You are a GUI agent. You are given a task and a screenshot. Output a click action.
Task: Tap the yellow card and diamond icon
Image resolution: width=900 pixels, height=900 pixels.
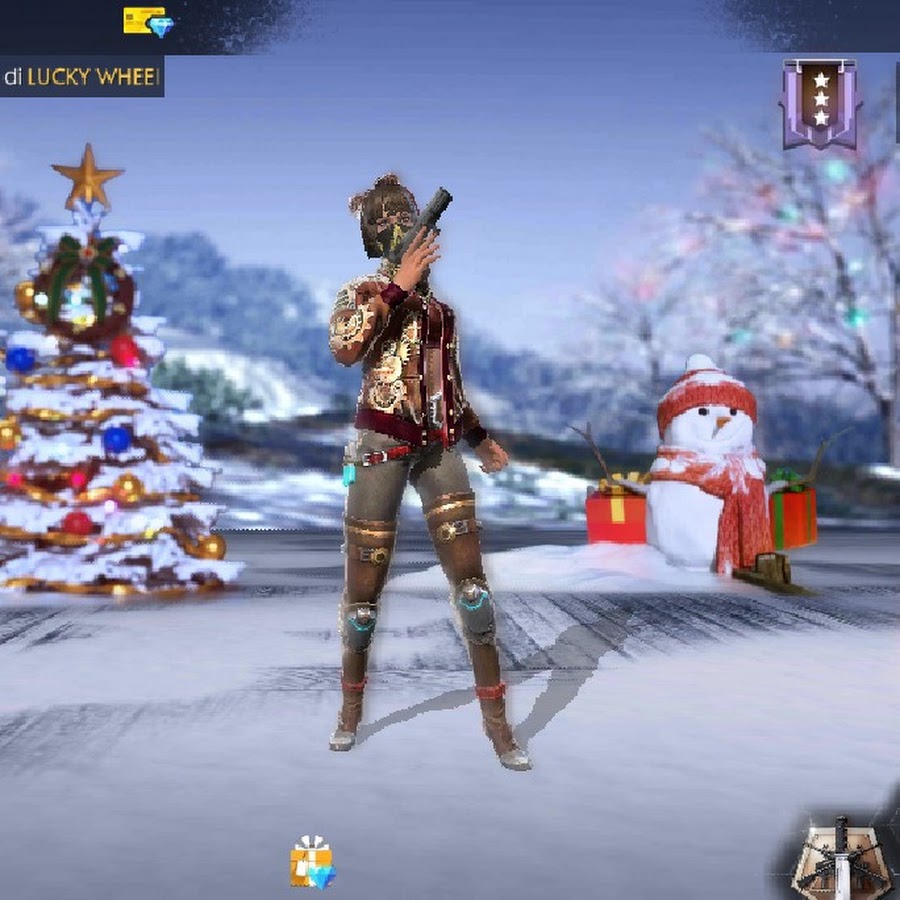point(148,22)
